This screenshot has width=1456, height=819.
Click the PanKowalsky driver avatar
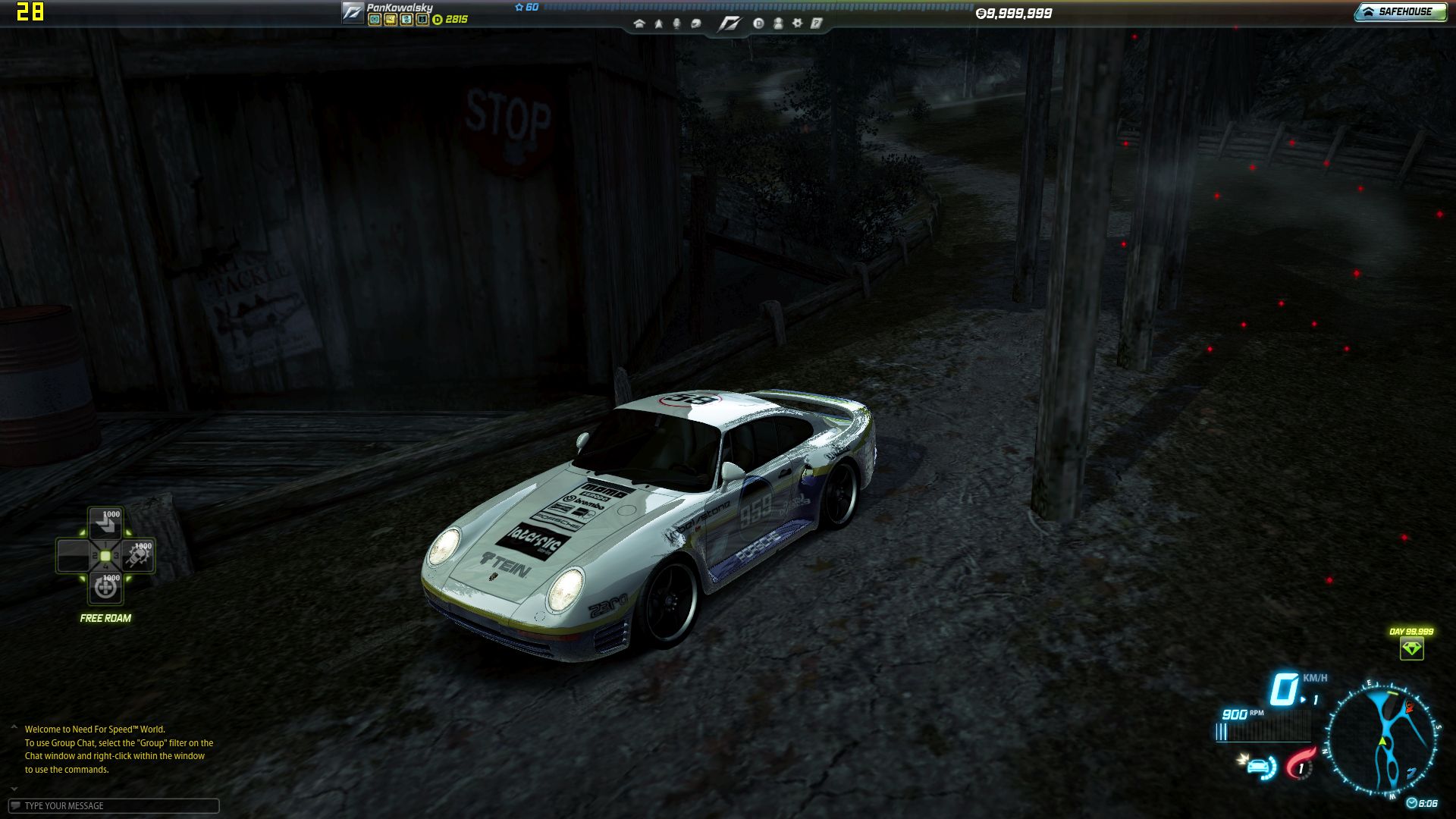coord(353,13)
